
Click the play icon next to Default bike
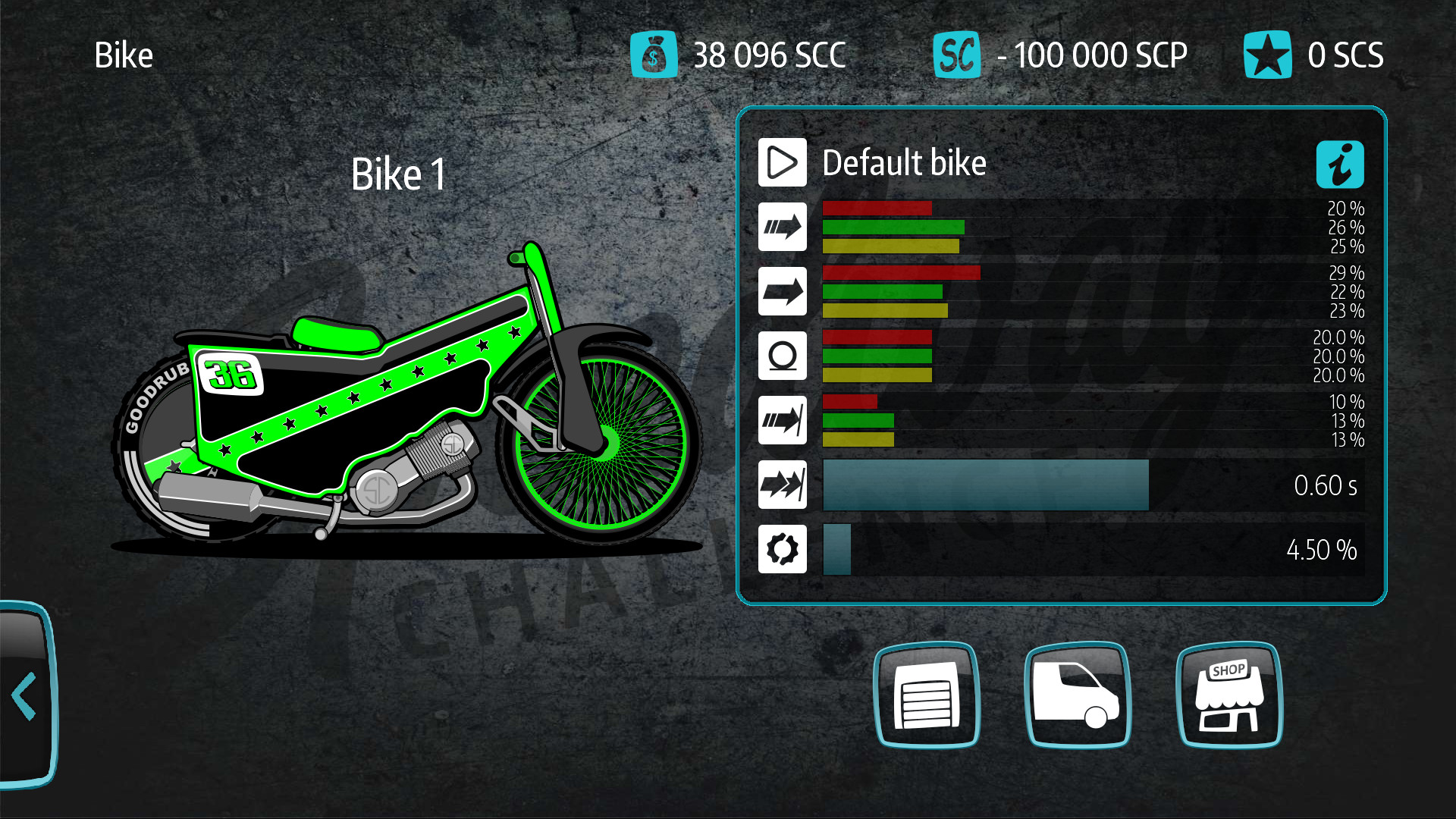(x=782, y=162)
